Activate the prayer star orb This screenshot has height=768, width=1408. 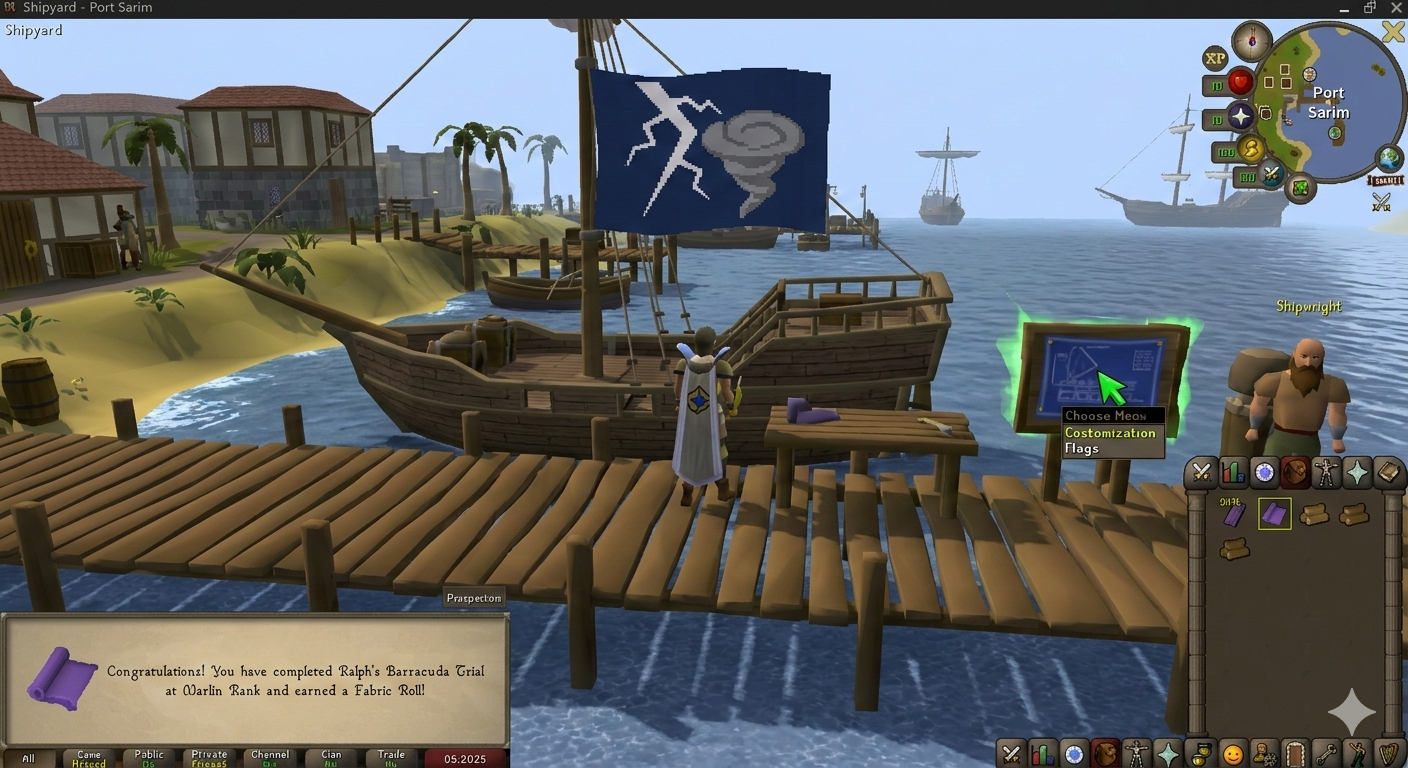[x=1241, y=117]
